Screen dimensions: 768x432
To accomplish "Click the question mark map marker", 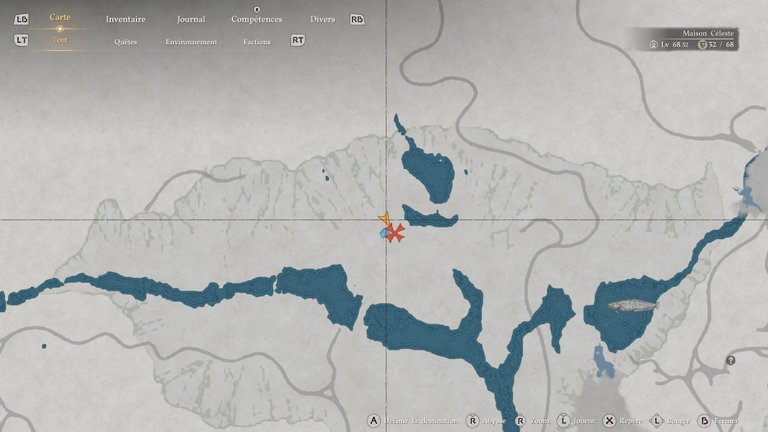I will click(x=731, y=360).
